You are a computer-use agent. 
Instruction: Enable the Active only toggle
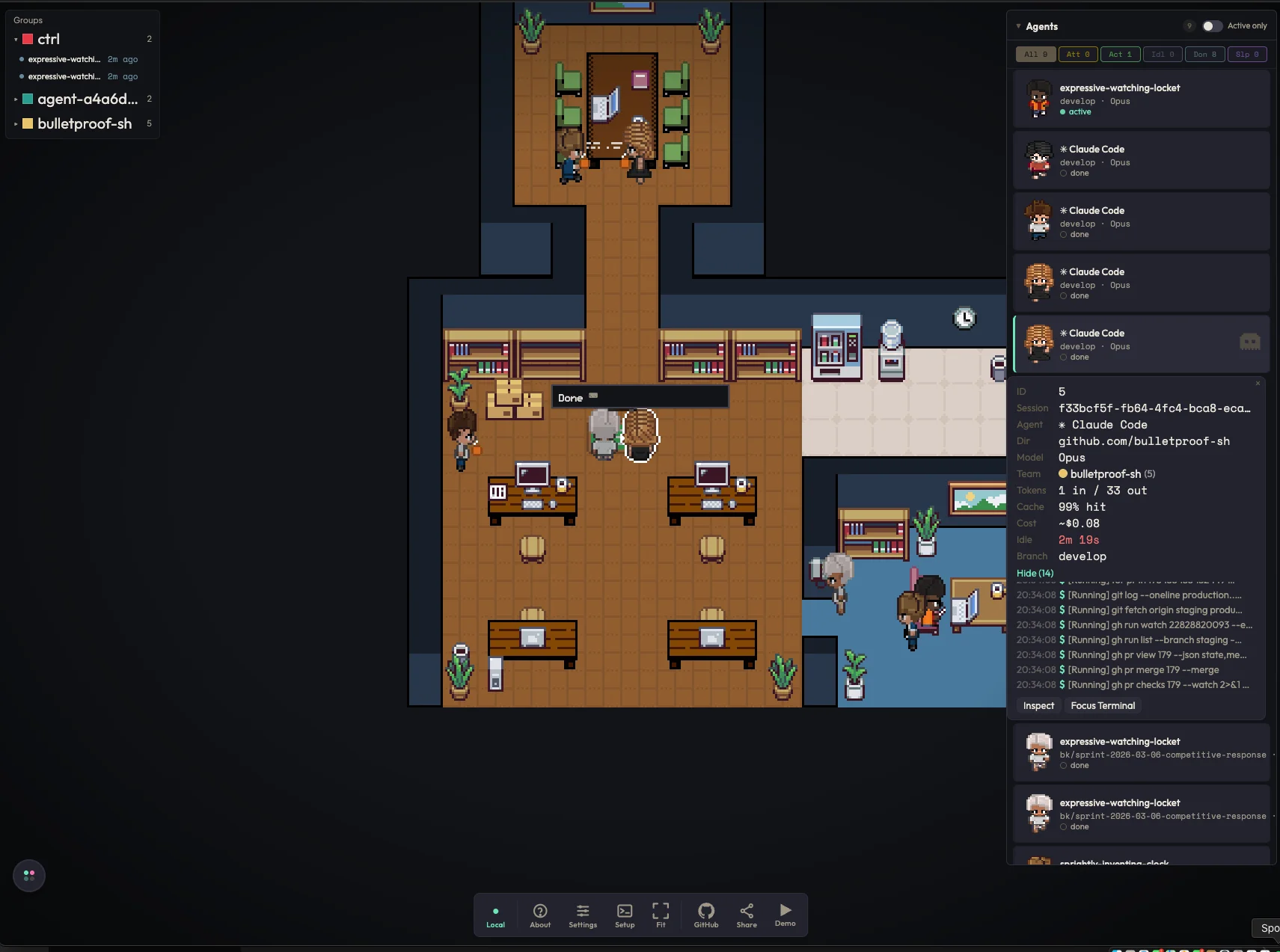[x=1212, y=25]
